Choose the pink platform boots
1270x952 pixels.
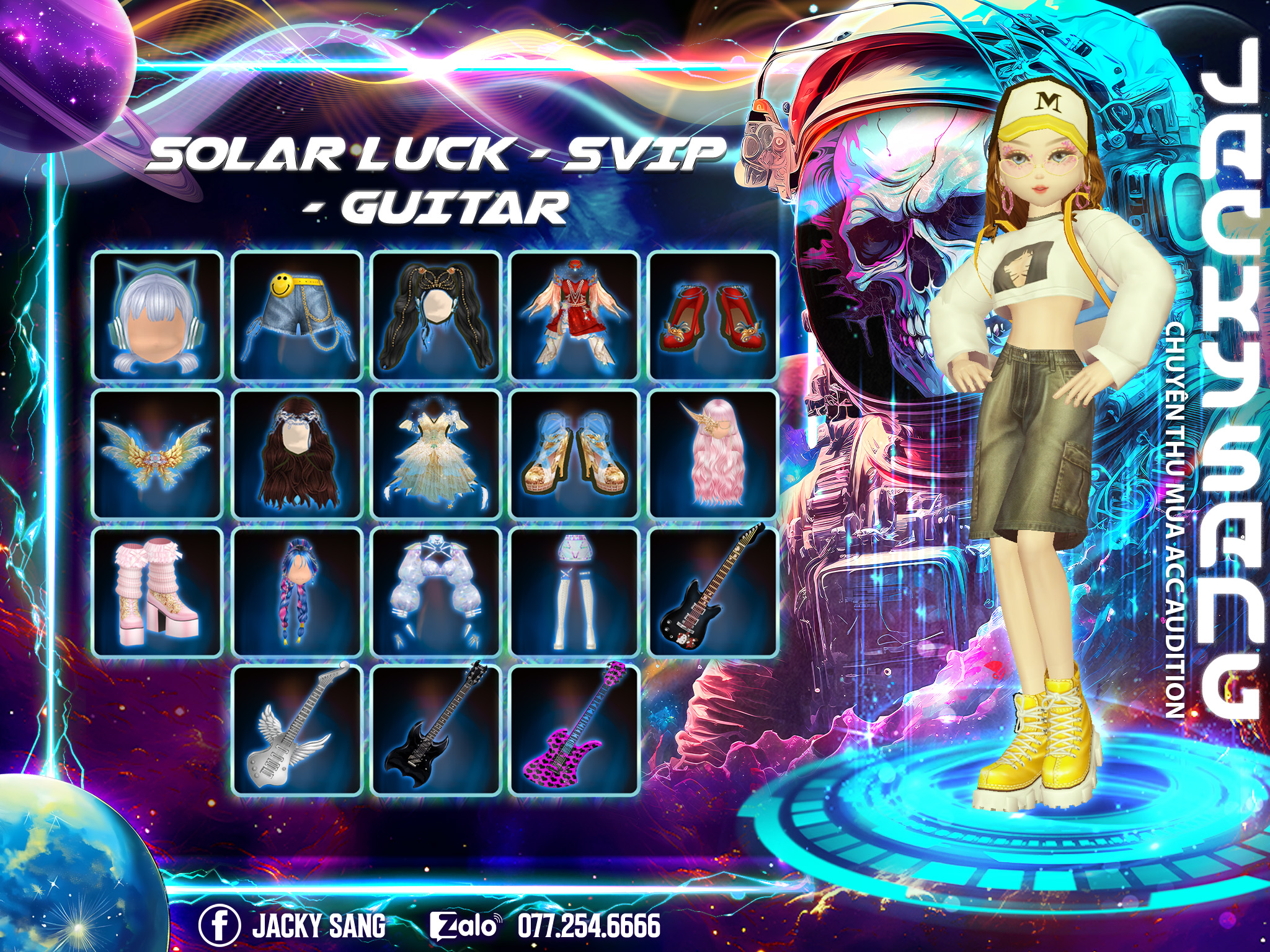coord(158,592)
